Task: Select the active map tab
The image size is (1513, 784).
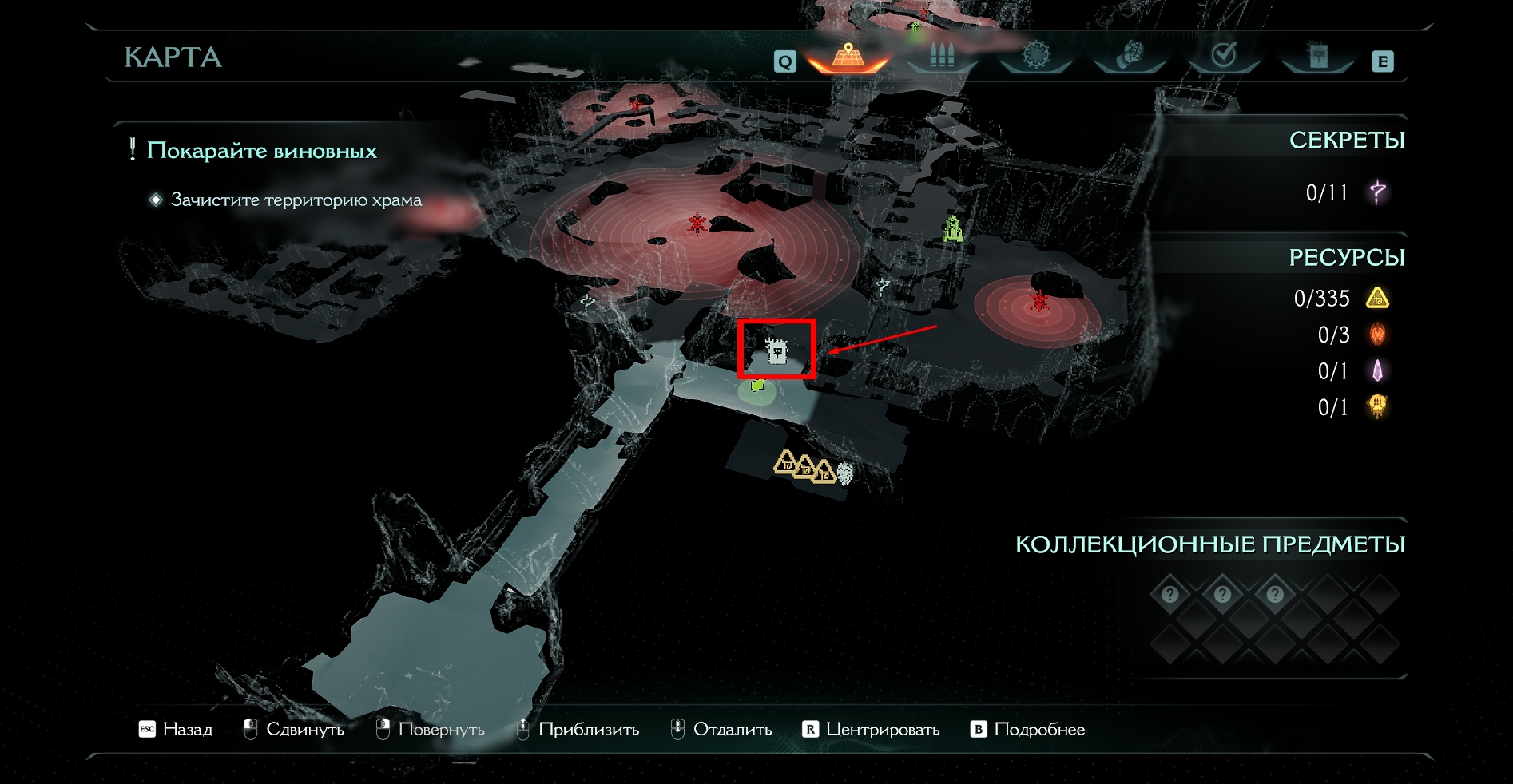Action: [x=848, y=56]
